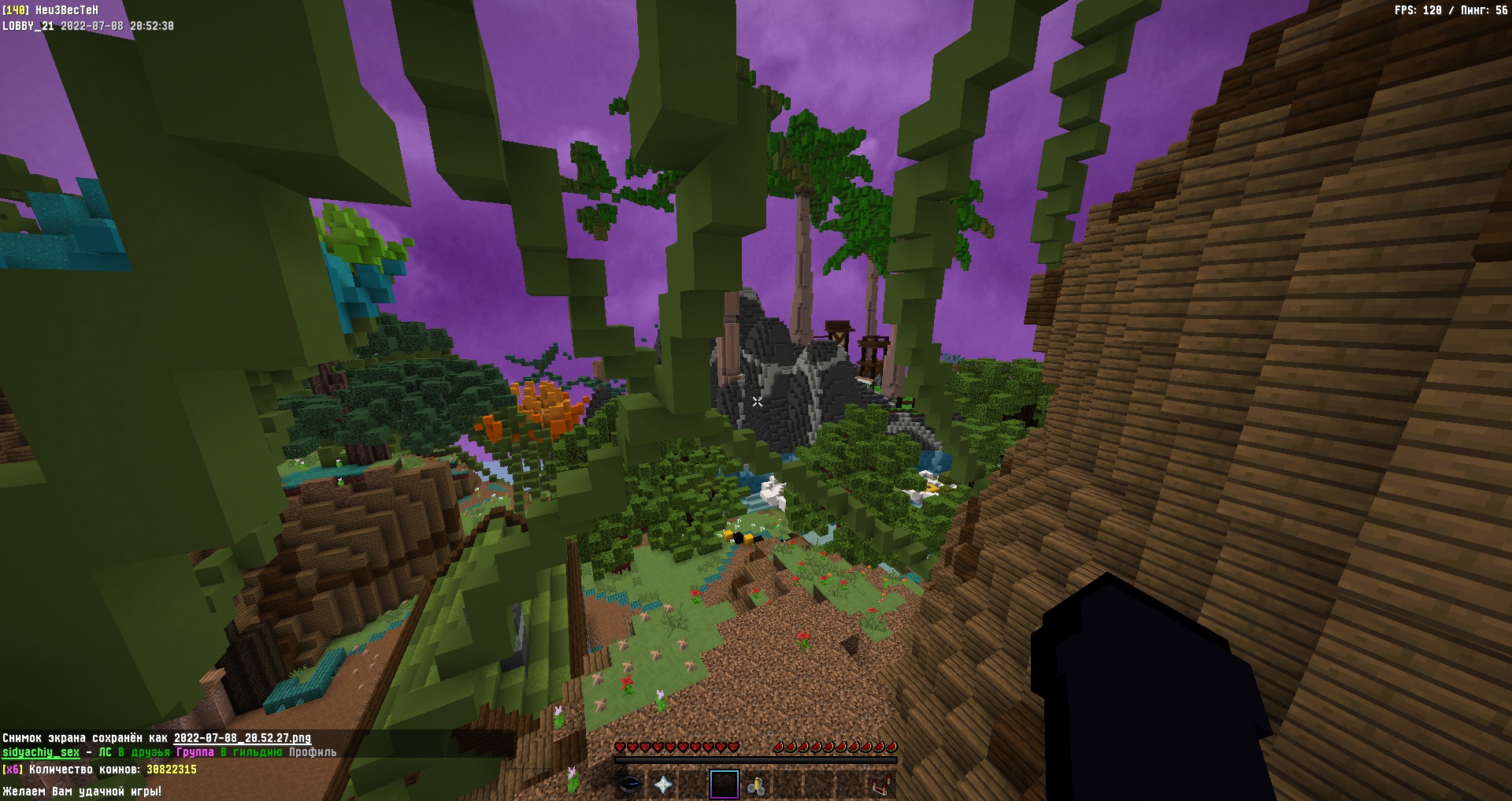Image resolution: width=1512 pixels, height=801 pixels.
Task: Choose the yellow bicycle hotbar item
Action: point(756,784)
